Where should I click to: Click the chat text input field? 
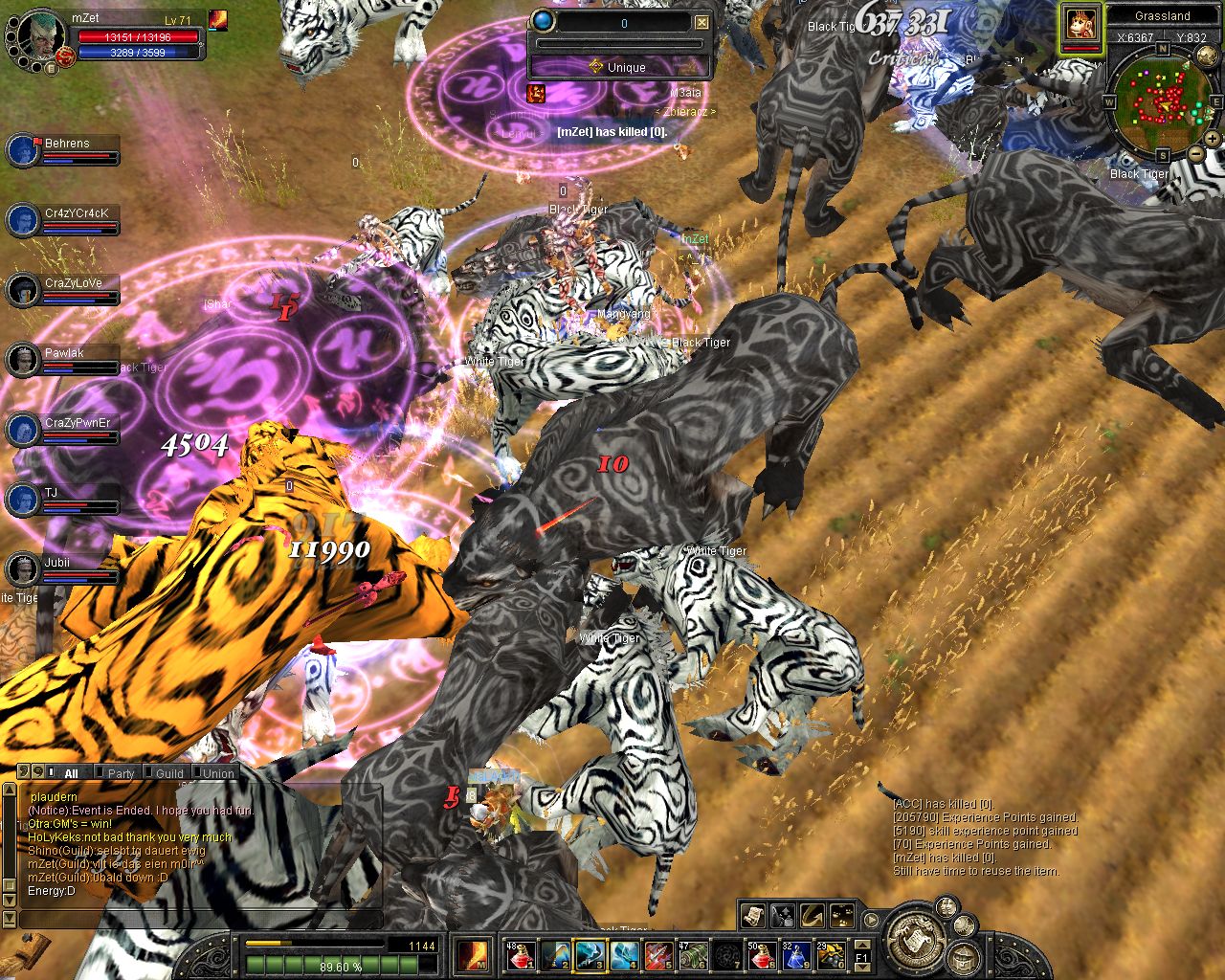coord(191,919)
